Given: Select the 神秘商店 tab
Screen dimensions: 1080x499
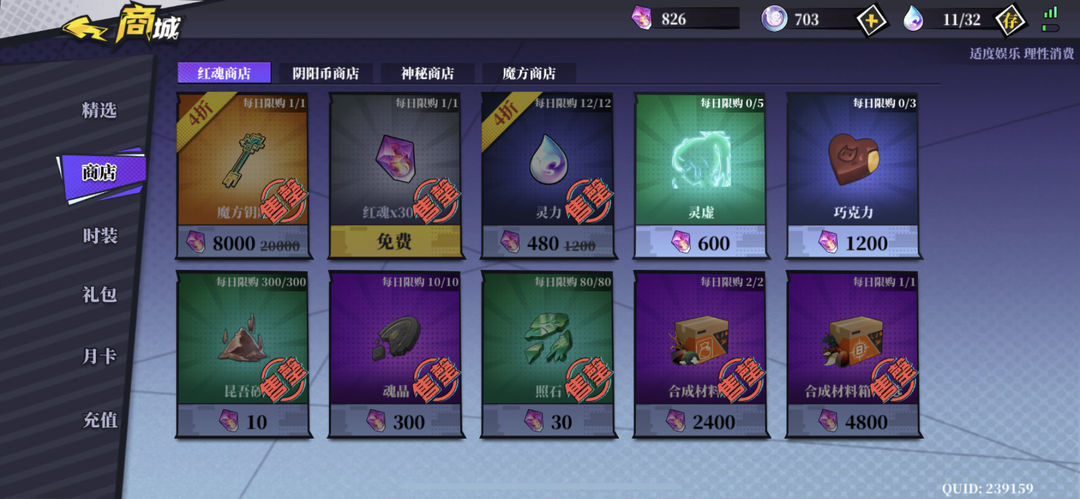Looking at the screenshot, I should tap(427, 73).
